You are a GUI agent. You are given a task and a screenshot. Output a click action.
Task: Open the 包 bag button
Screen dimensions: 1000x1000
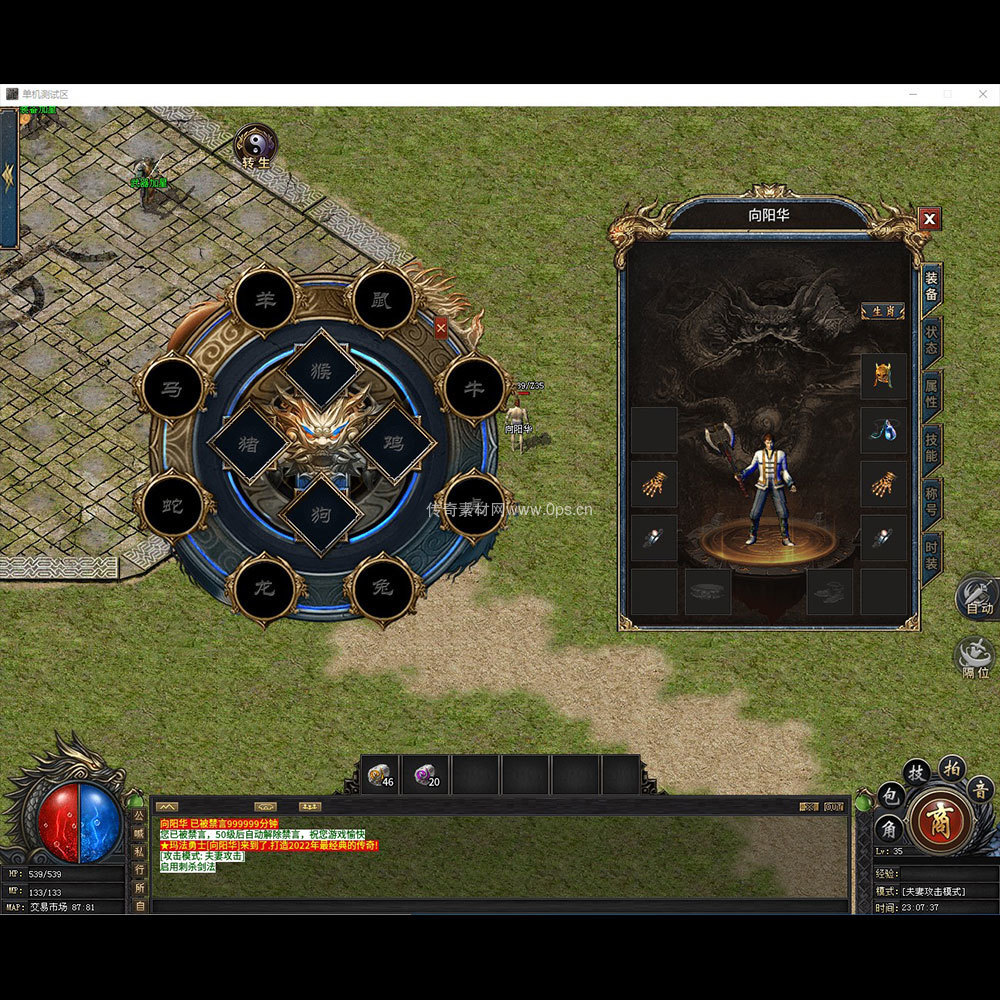point(889,796)
